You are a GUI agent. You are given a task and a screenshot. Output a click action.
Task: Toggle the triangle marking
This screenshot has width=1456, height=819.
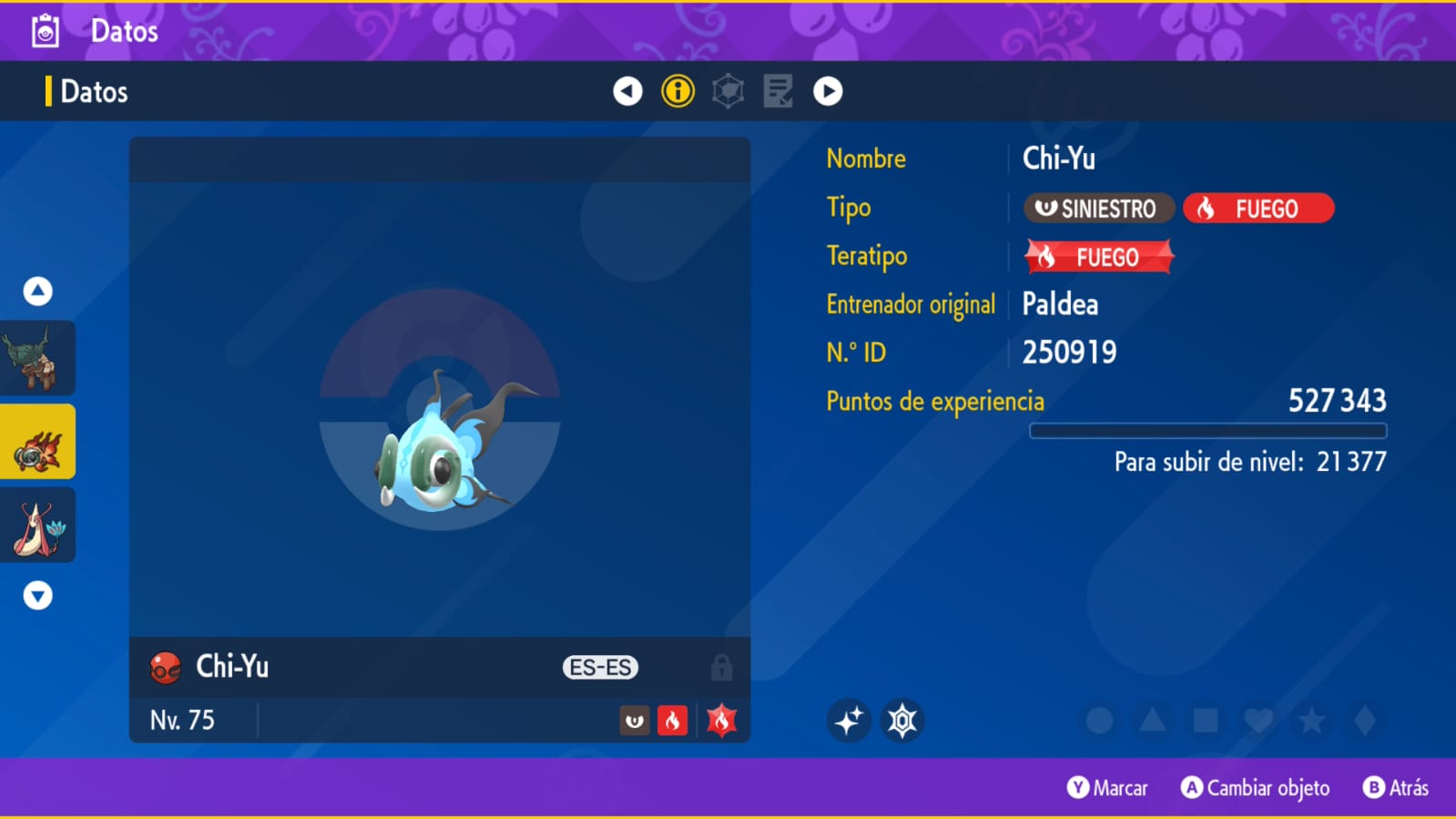[1152, 721]
